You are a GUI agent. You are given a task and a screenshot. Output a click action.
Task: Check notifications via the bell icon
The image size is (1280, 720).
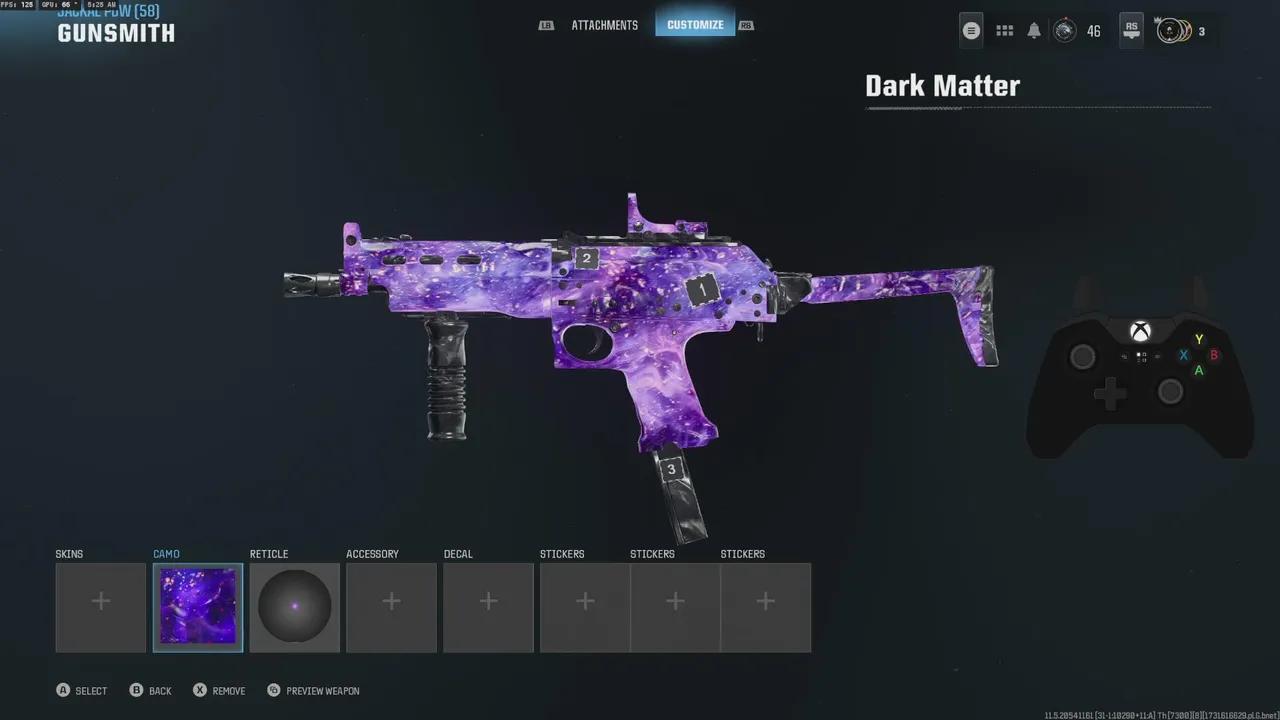click(x=1034, y=30)
